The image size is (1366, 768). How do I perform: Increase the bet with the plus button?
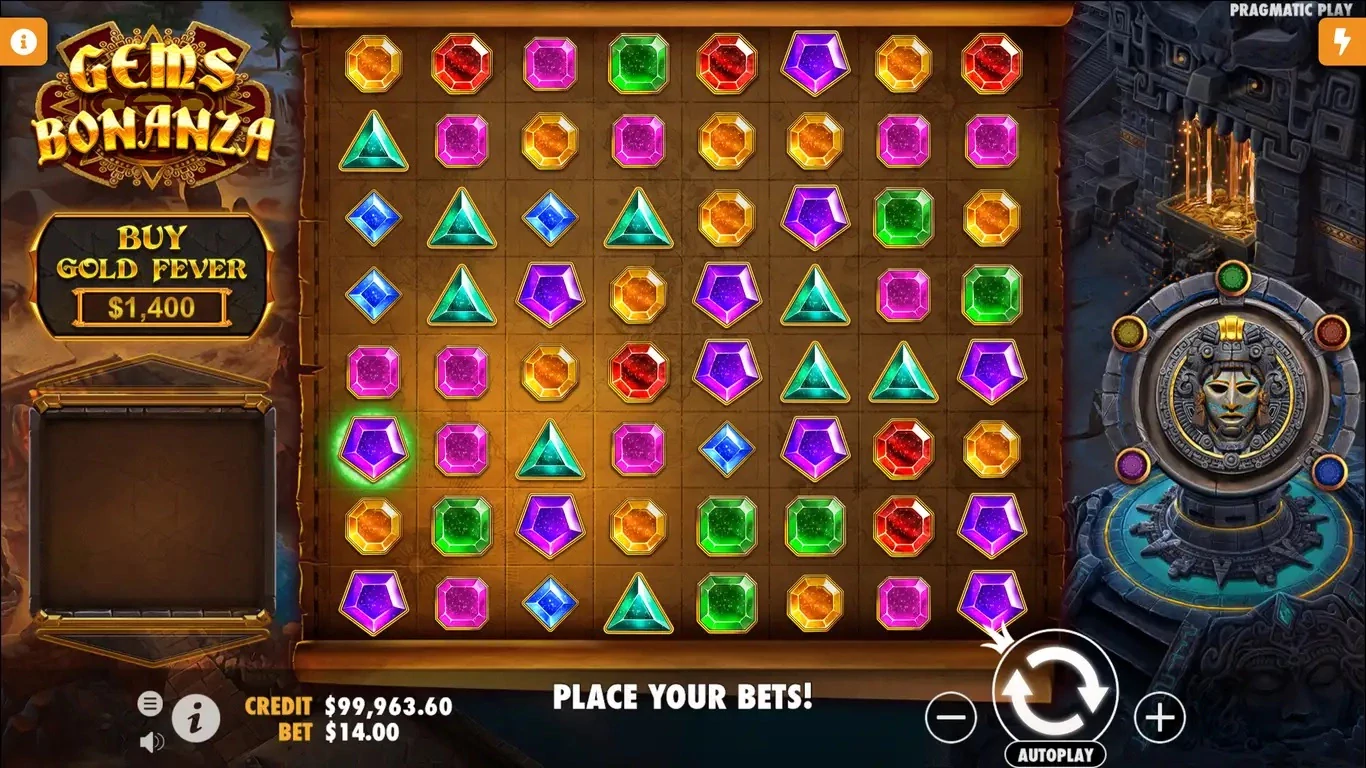1157,716
